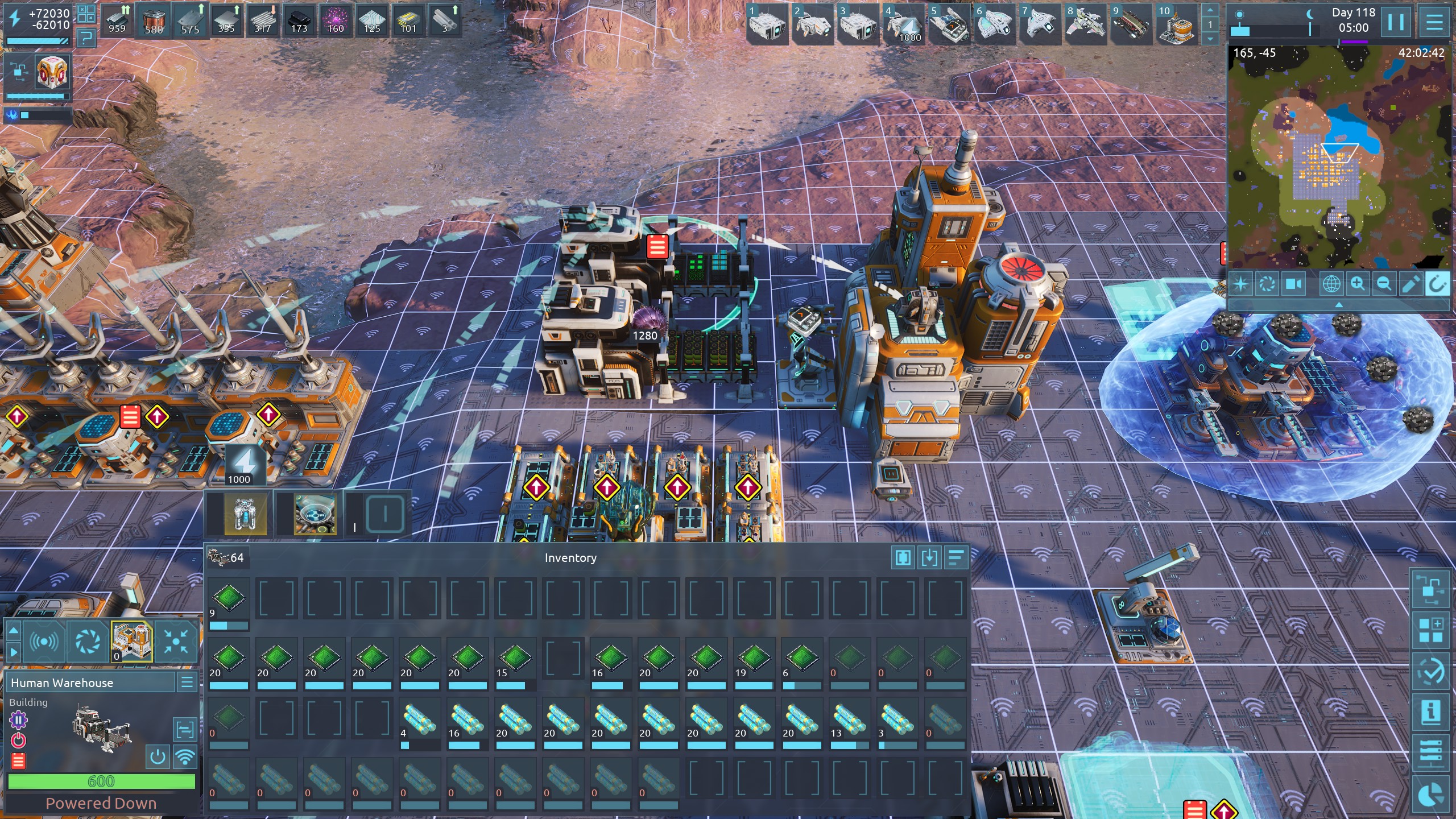
Task: Click on the minimap terrain view
Action: tap(1337, 159)
